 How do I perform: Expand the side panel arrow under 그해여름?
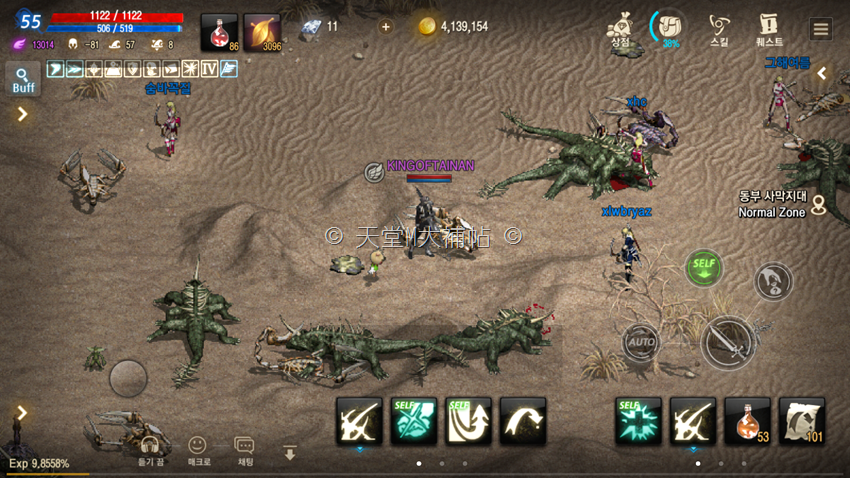pyautogui.click(x=822, y=73)
